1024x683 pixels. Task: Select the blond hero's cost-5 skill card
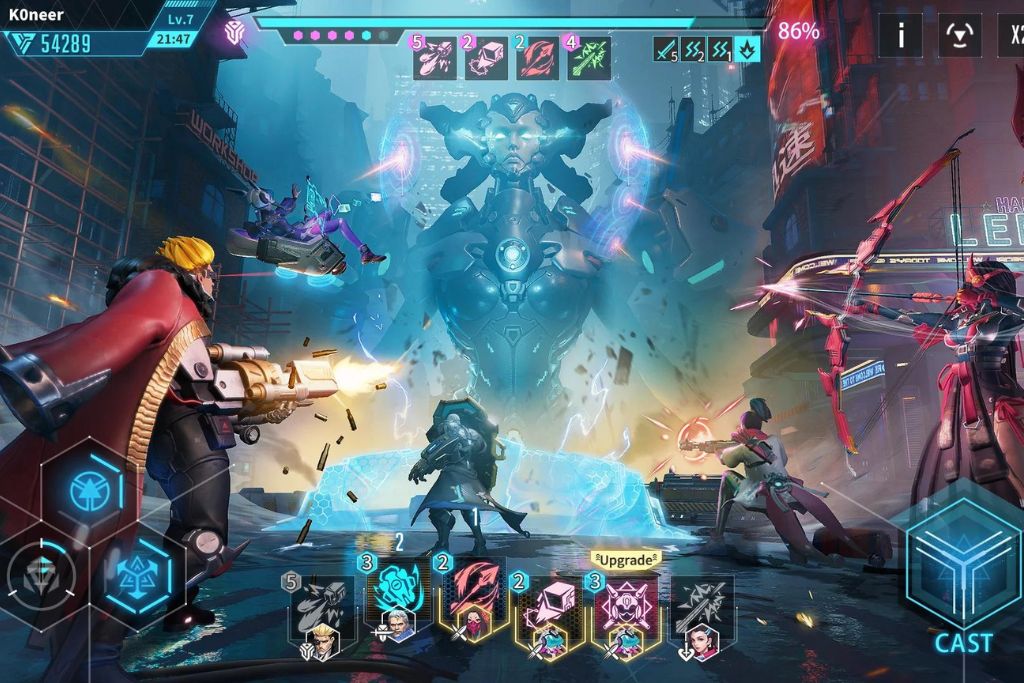point(320,612)
